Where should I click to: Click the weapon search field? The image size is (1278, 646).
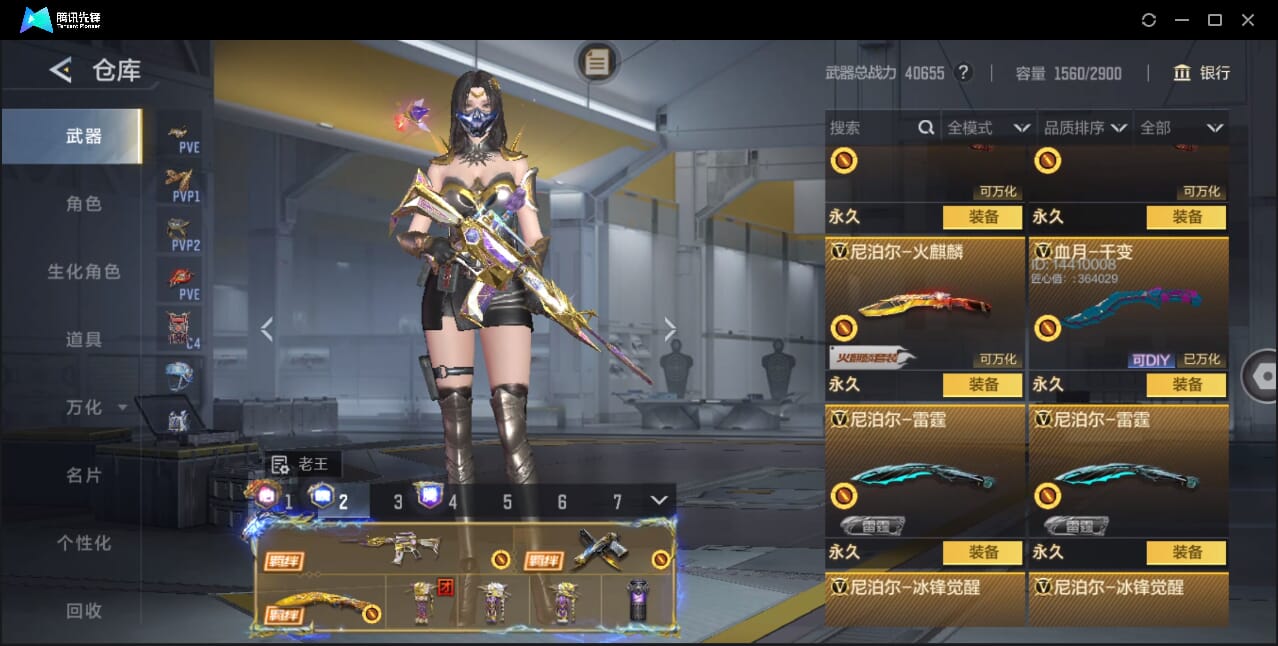(x=870, y=128)
